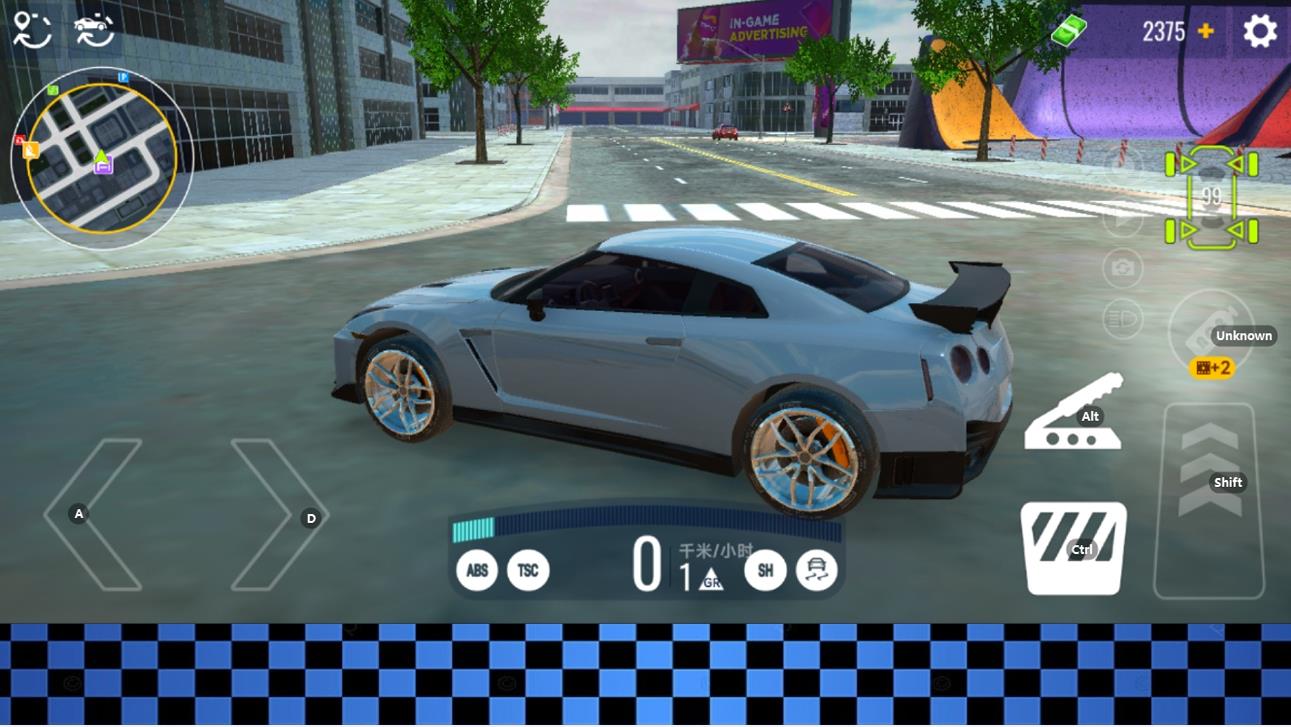Toggle the skidding car drift icon

pos(817,571)
